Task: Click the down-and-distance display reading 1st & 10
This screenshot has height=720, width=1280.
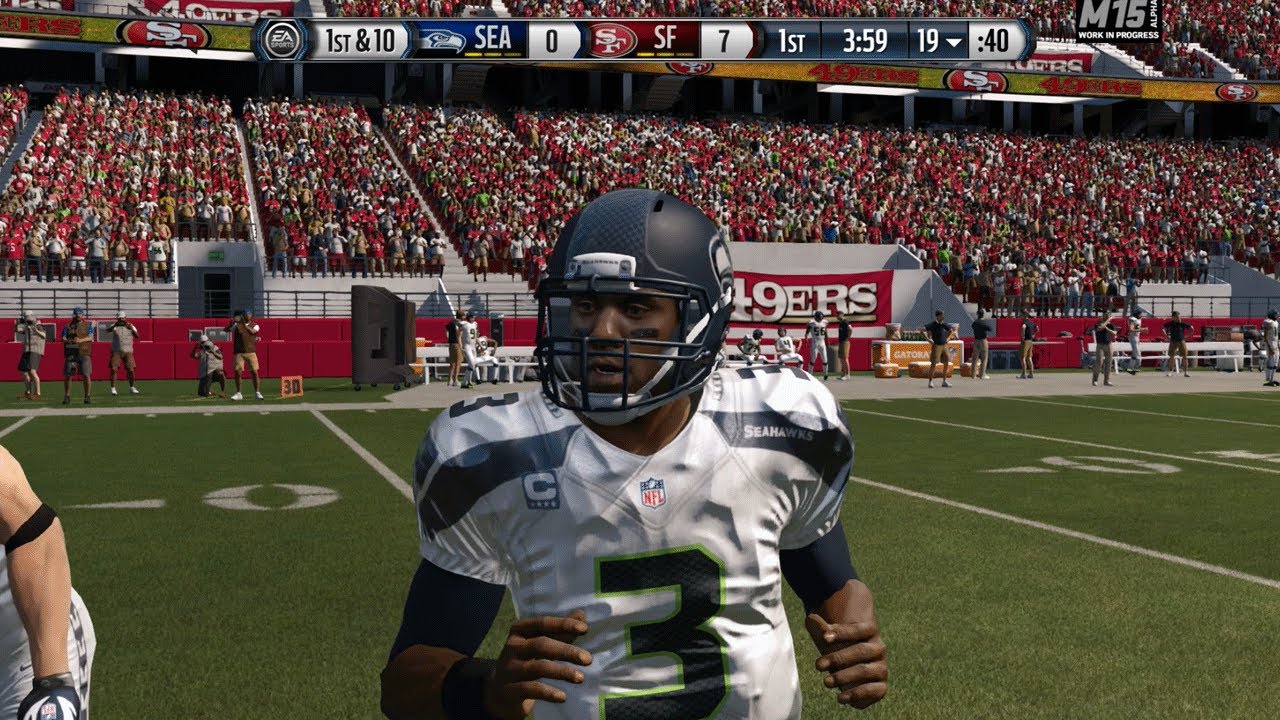Action: click(360, 40)
